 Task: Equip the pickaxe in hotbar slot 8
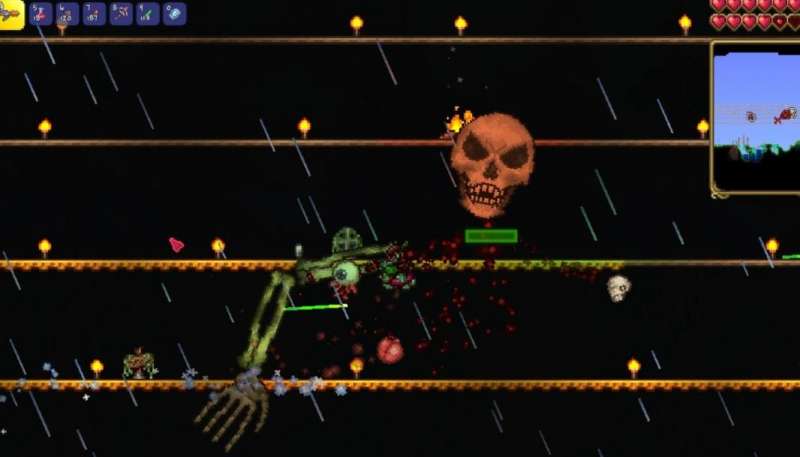click(x=121, y=14)
